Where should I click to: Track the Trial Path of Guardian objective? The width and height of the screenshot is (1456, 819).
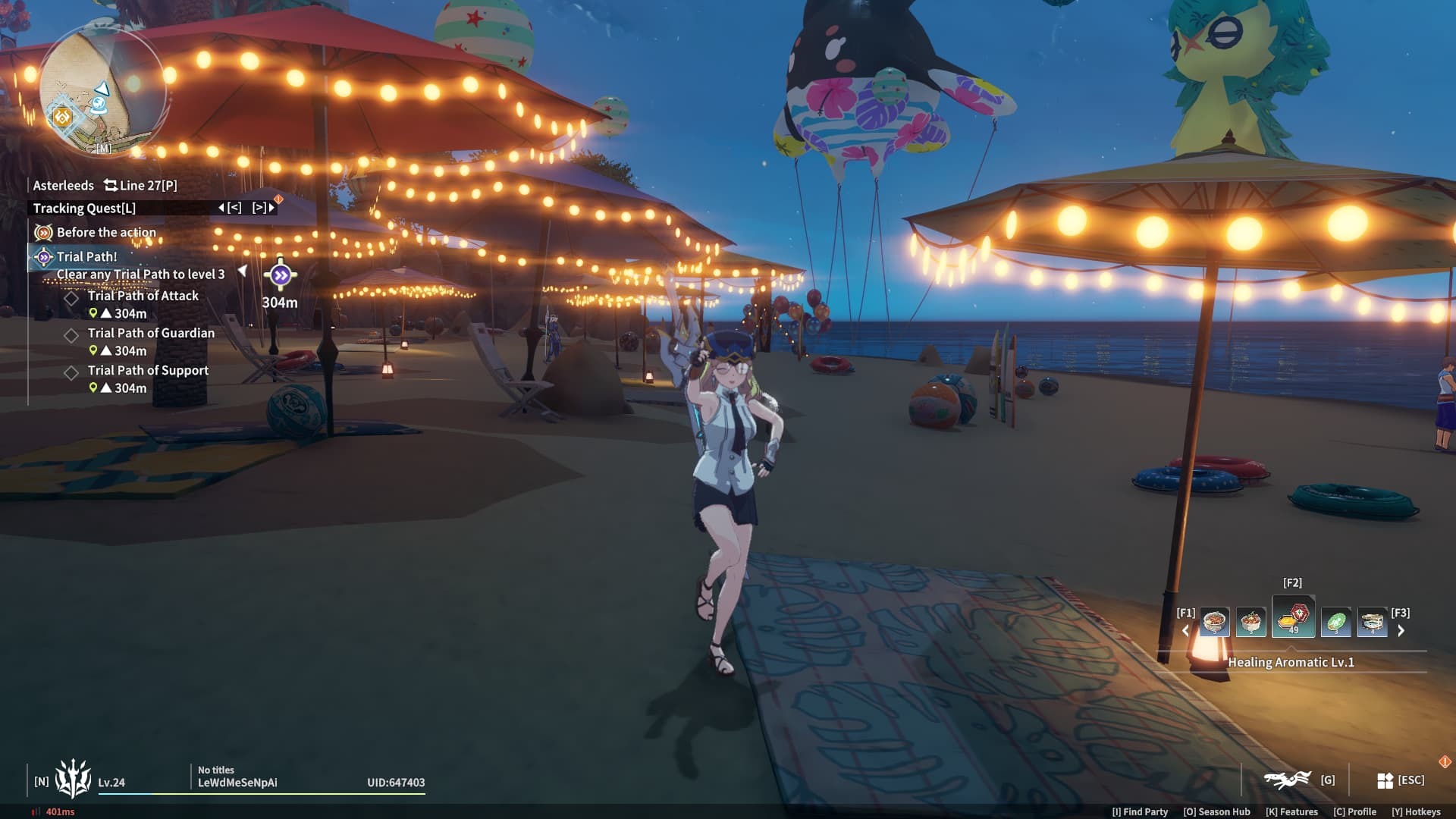pos(151,333)
